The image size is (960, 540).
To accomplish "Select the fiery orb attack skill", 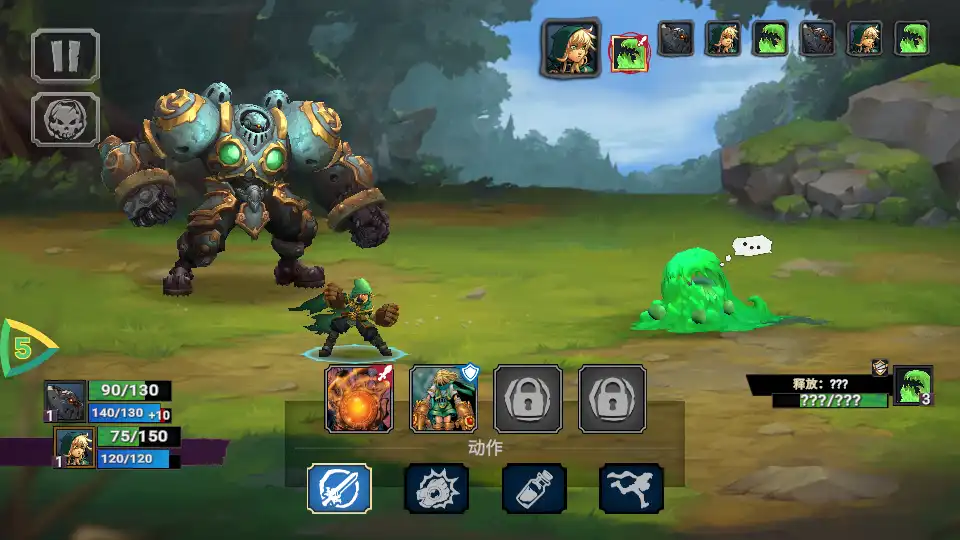I will pyautogui.click(x=358, y=398).
